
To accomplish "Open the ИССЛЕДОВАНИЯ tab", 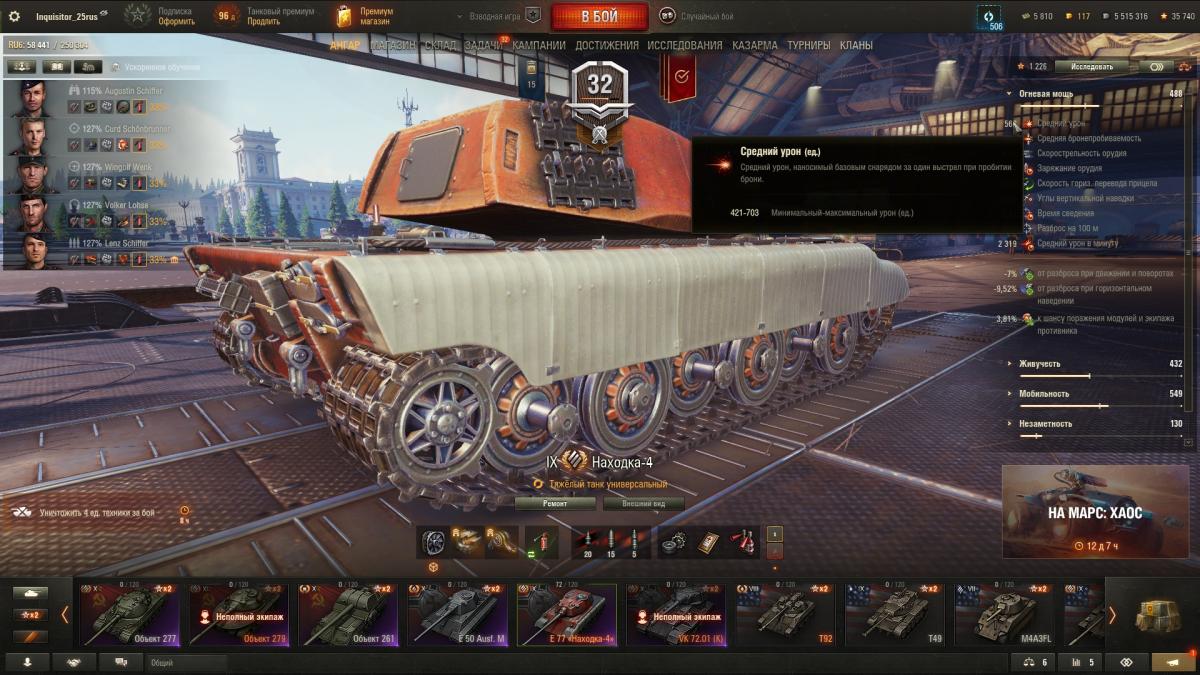I will [684, 45].
